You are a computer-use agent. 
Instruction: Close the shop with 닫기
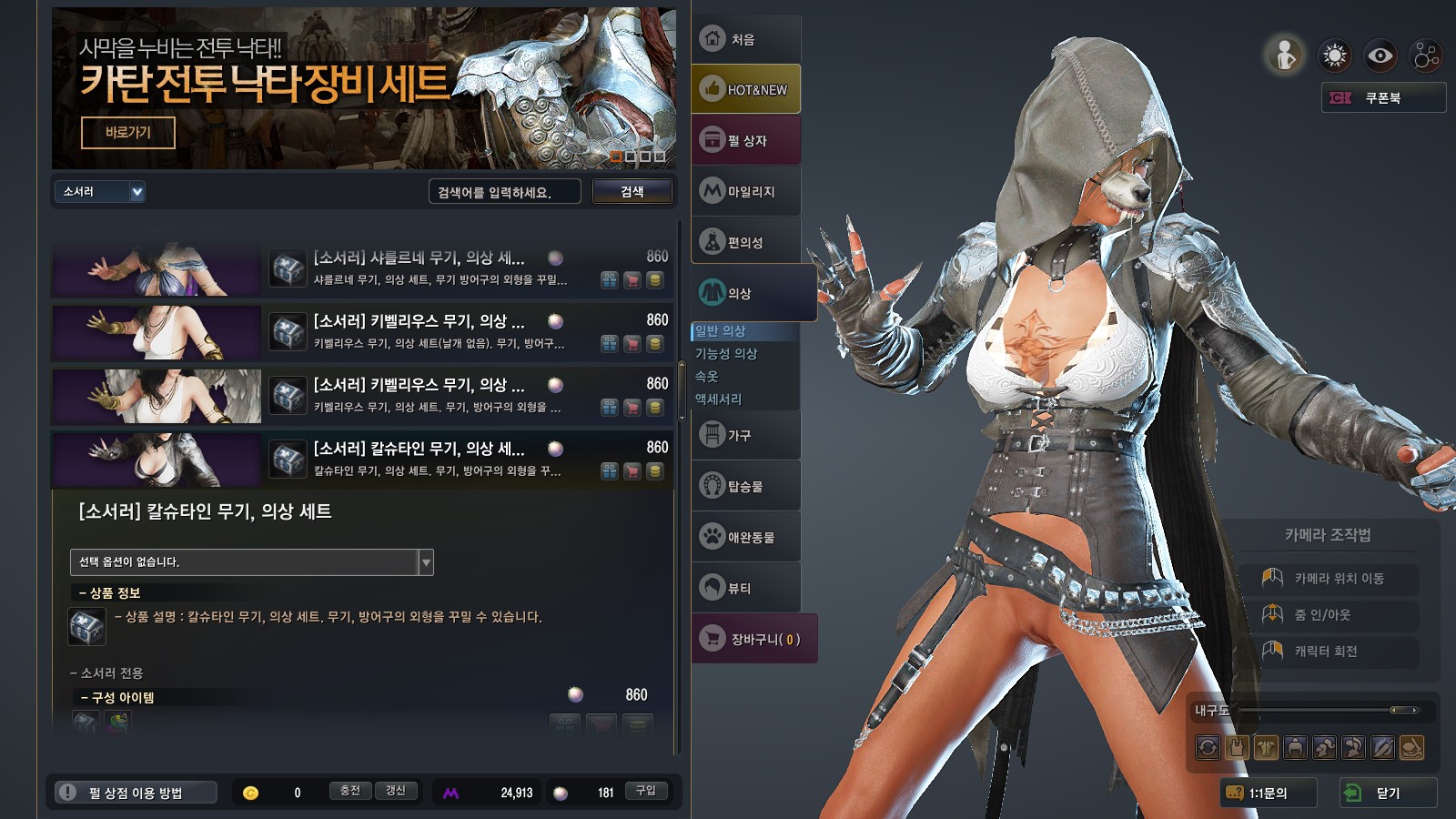(x=1388, y=793)
